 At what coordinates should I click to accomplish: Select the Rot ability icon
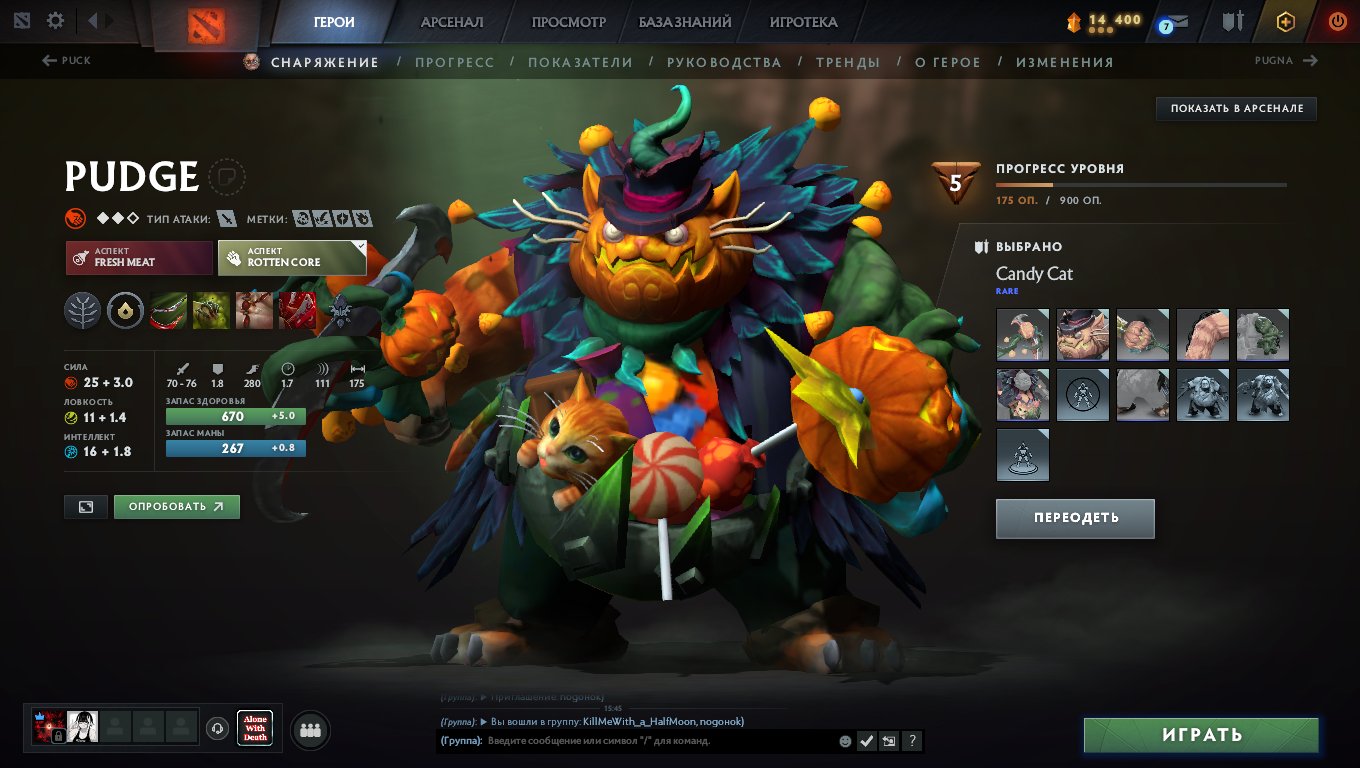211,310
